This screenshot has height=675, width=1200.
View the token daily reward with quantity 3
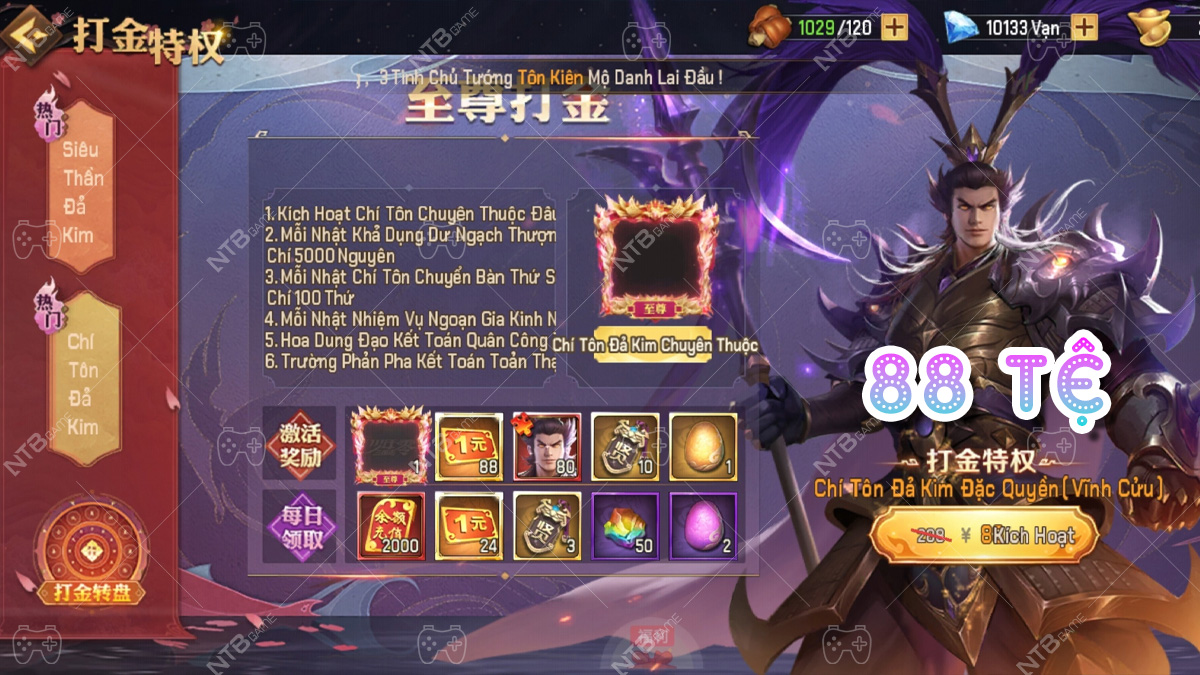547,525
